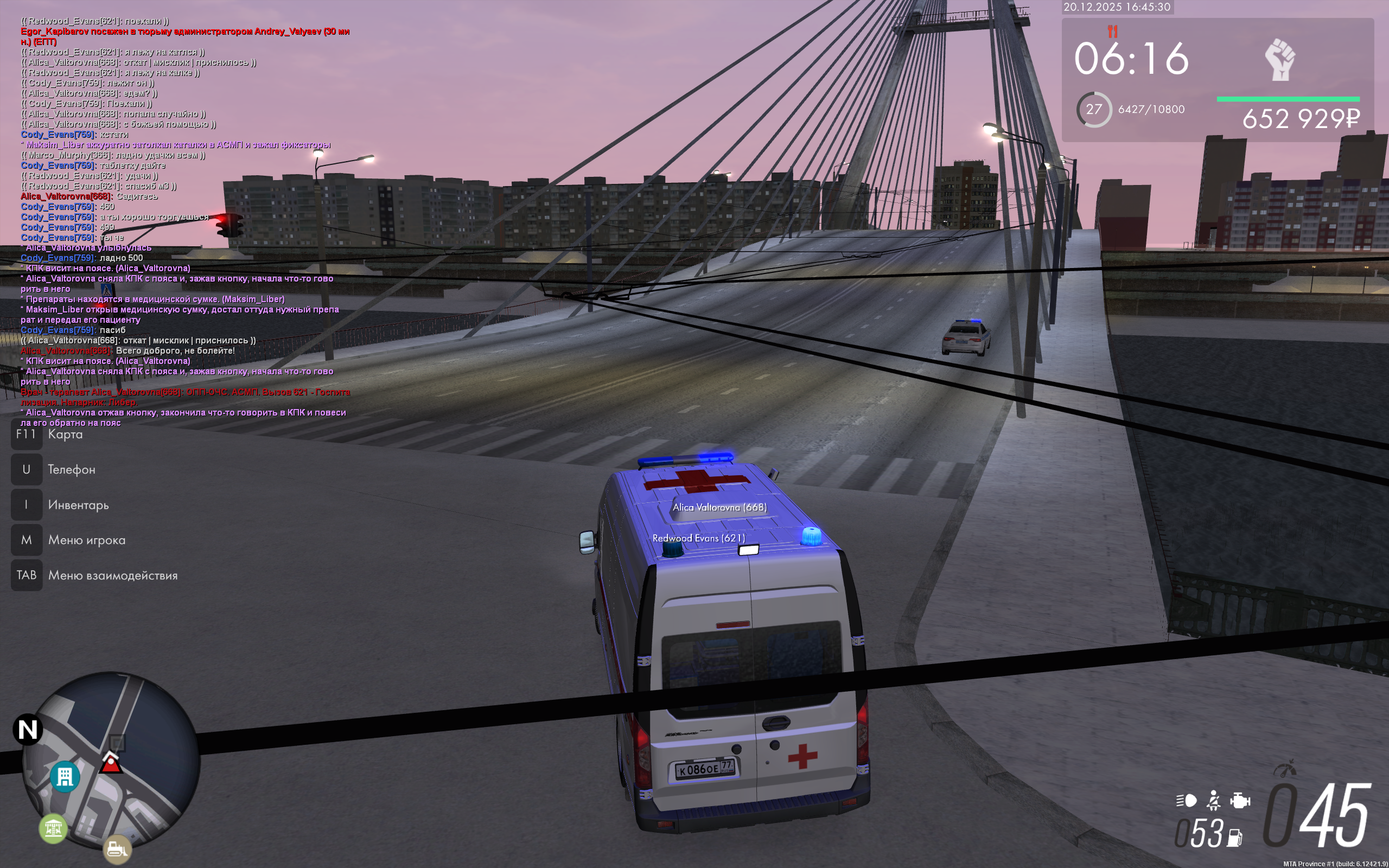Click the seatbelt indicator icon
The height and width of the screenshot is (868, 1389).
click(1213, 800)
